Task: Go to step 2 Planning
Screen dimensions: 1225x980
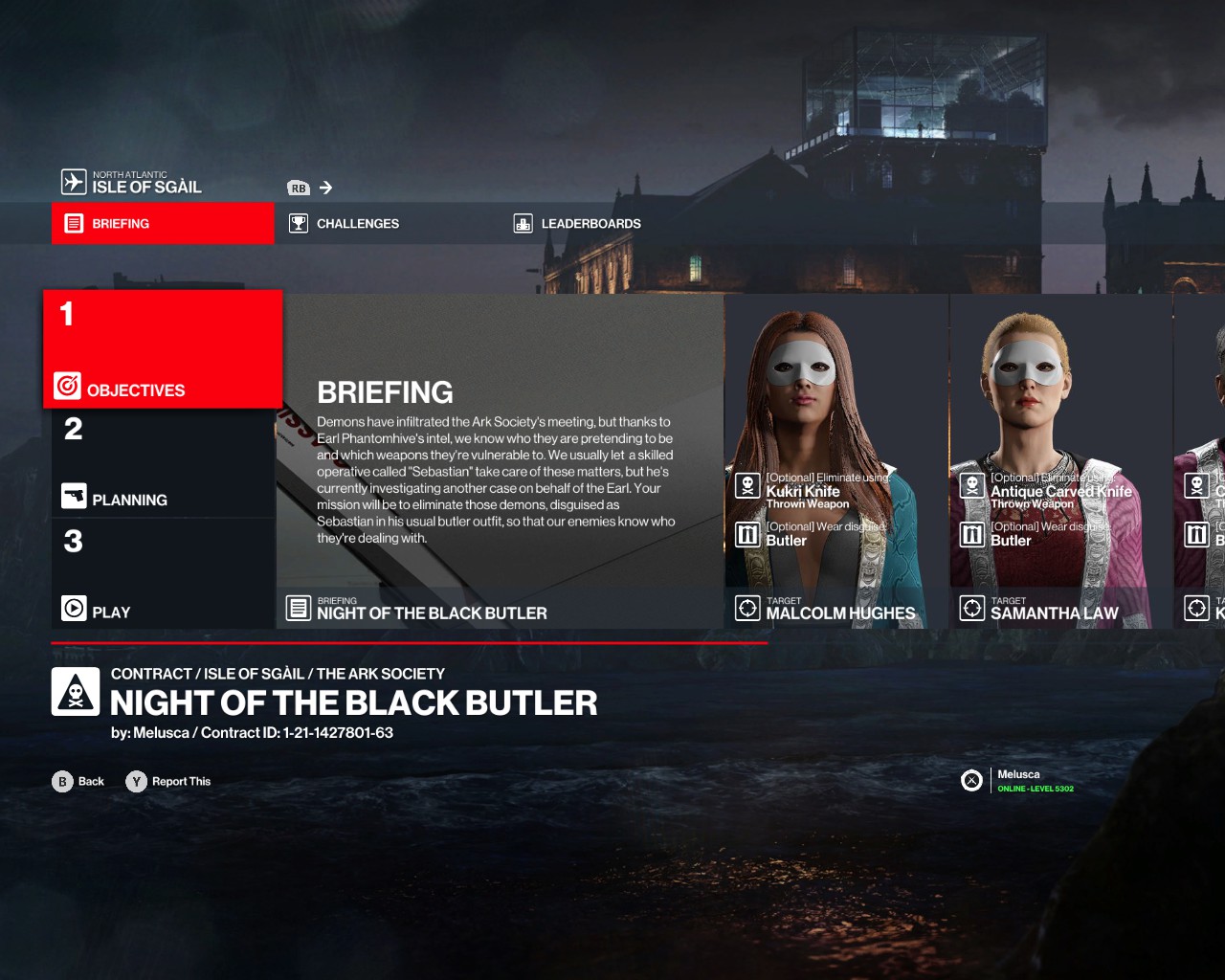Action: pos(163,463)
